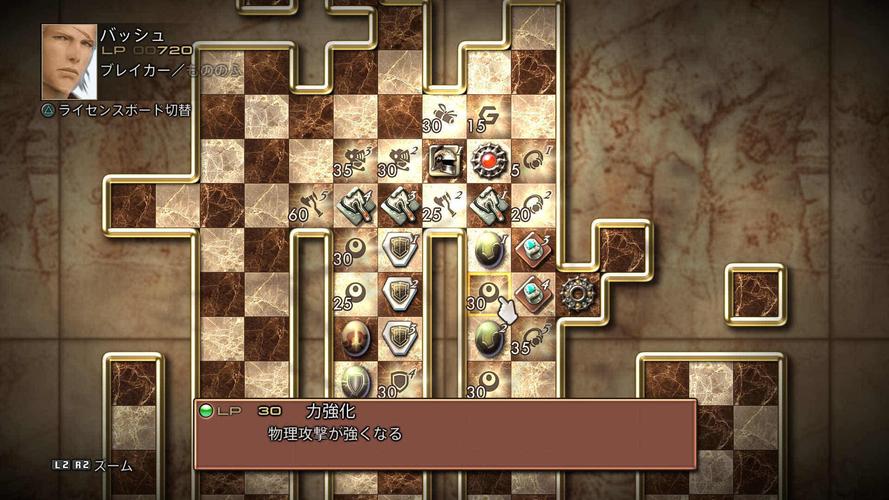Pick the 20 LP accessory license tile
The image size is (889, 500).
click(x=533, y=205)
